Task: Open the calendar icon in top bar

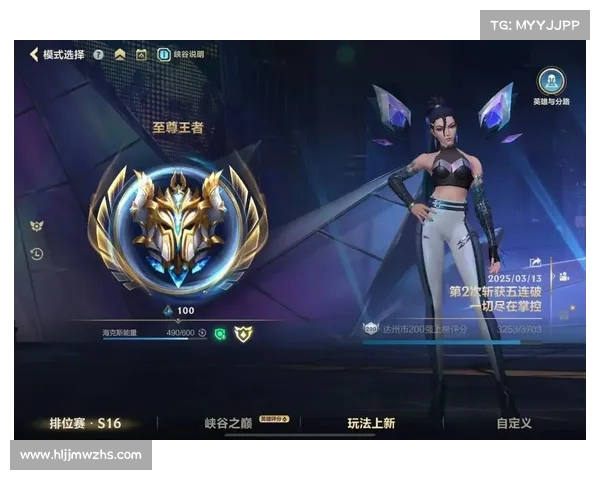Action: tap(141, 54)
